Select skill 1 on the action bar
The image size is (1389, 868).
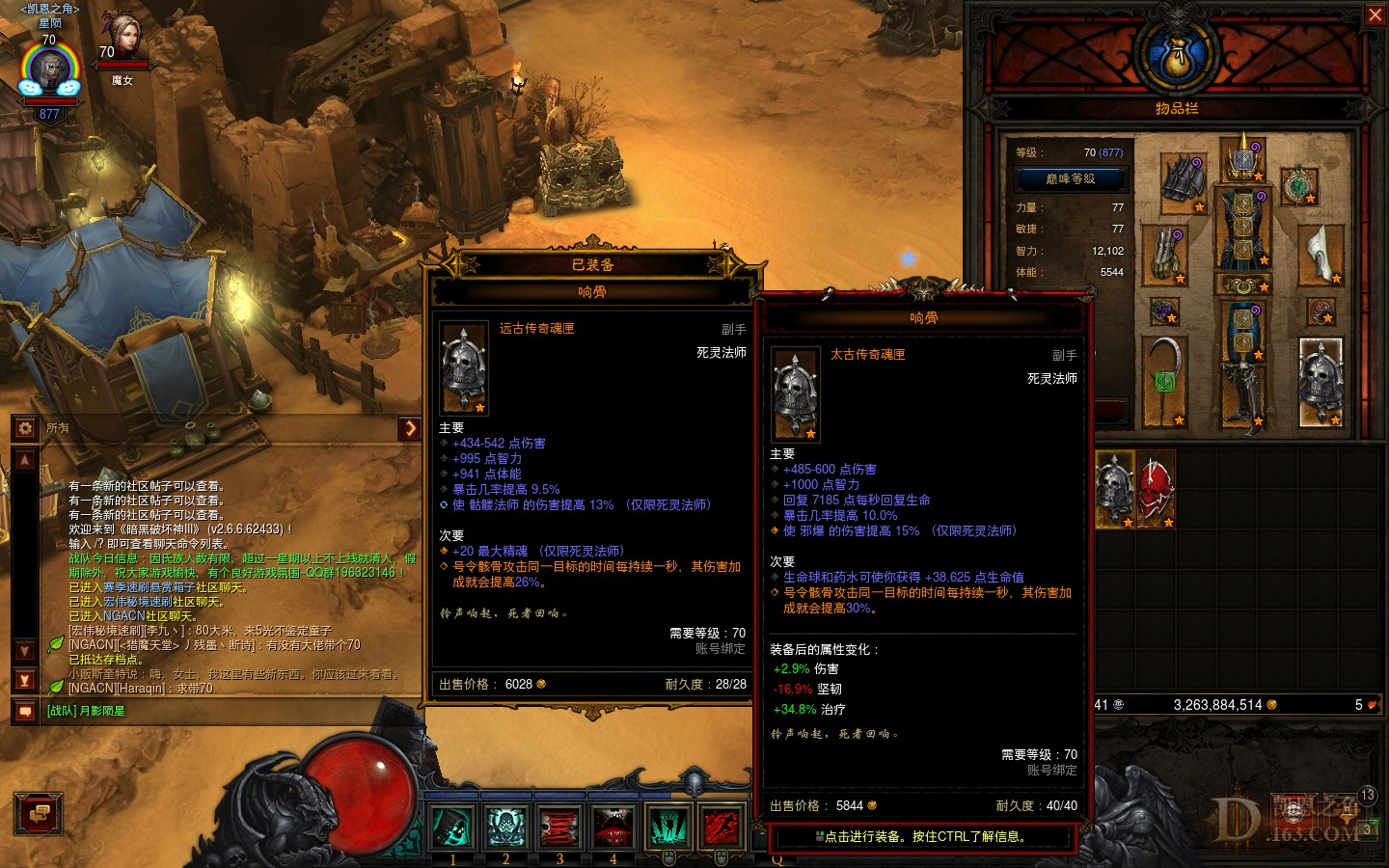coord(453,827)
